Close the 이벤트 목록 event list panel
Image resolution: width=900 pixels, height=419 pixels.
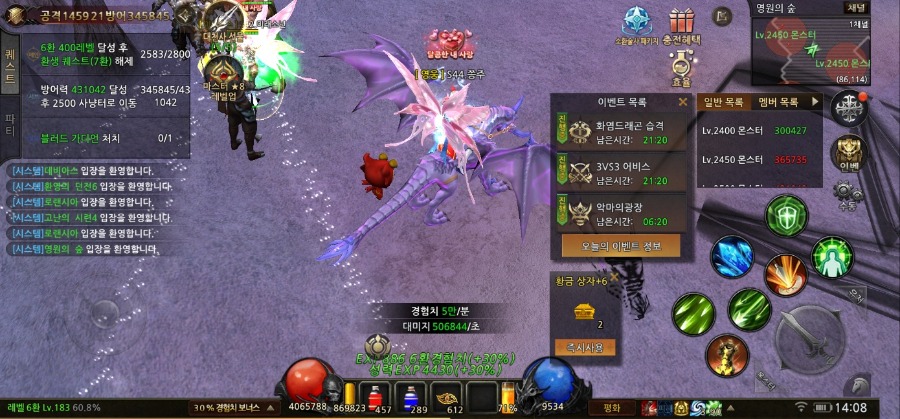[683, 101]
